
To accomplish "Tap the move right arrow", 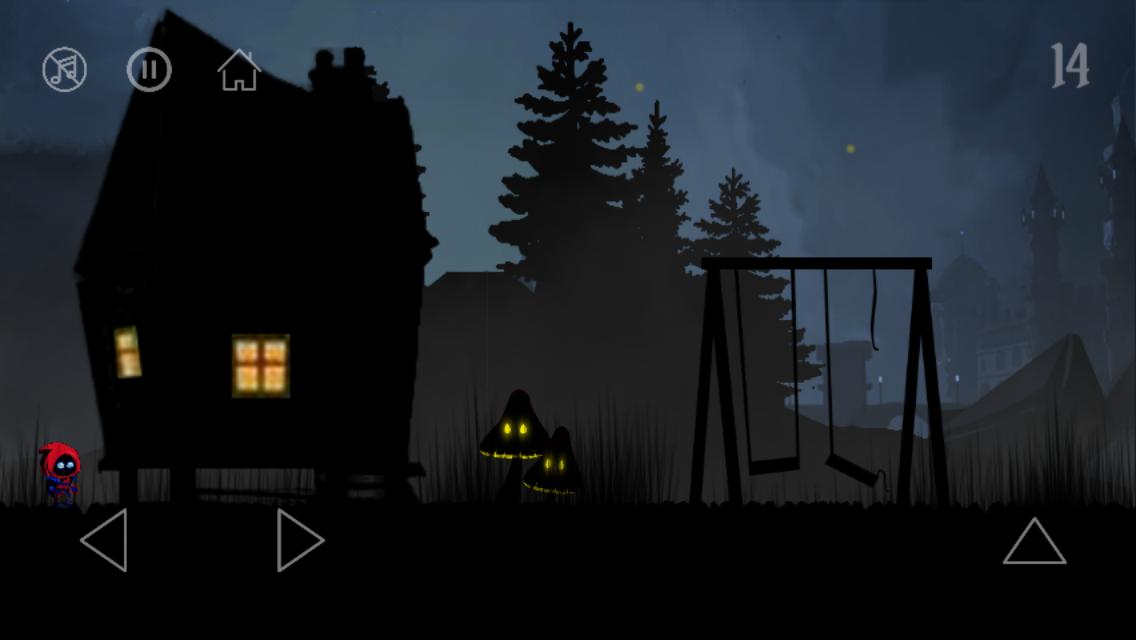I will tap(299, 540).
